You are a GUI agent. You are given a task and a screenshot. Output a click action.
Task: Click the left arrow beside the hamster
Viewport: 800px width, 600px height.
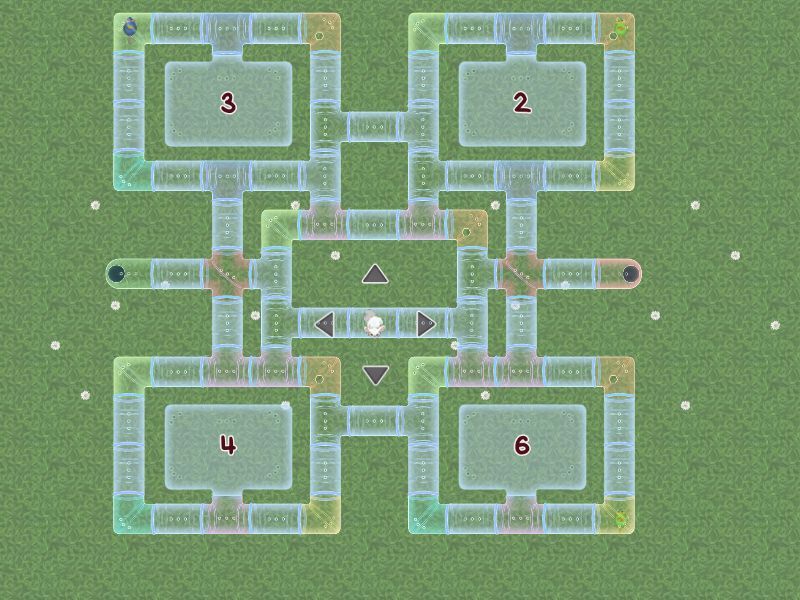(x=324, y=323)
